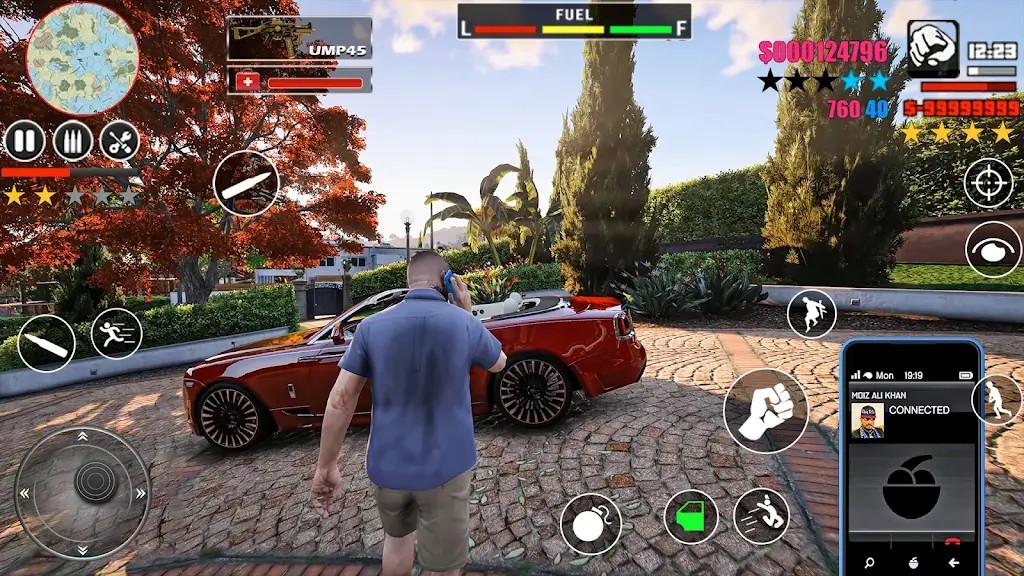Open the circular minimap
The image size is (1024, 576).
[82, 58]
